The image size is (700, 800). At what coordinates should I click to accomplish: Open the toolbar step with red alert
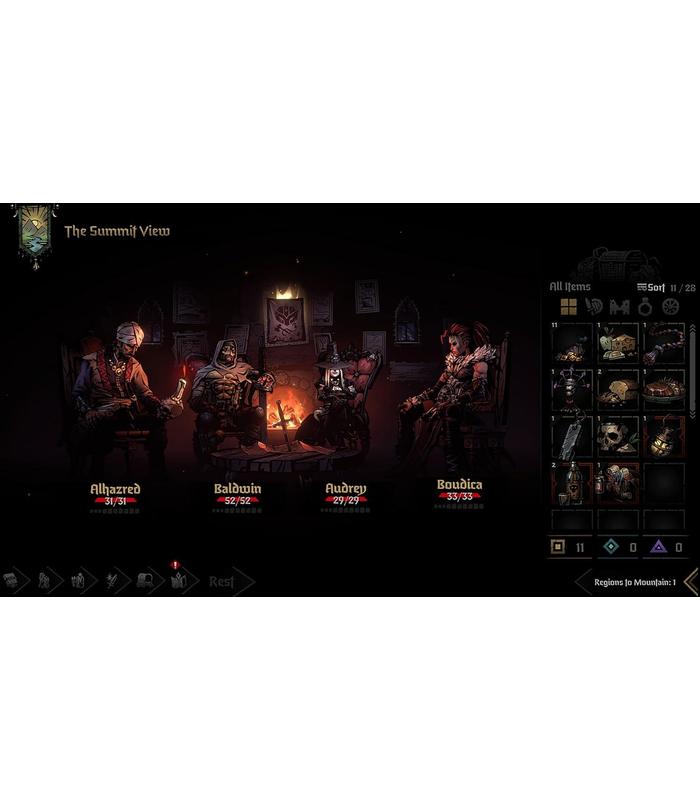click(x=178, y=580)
